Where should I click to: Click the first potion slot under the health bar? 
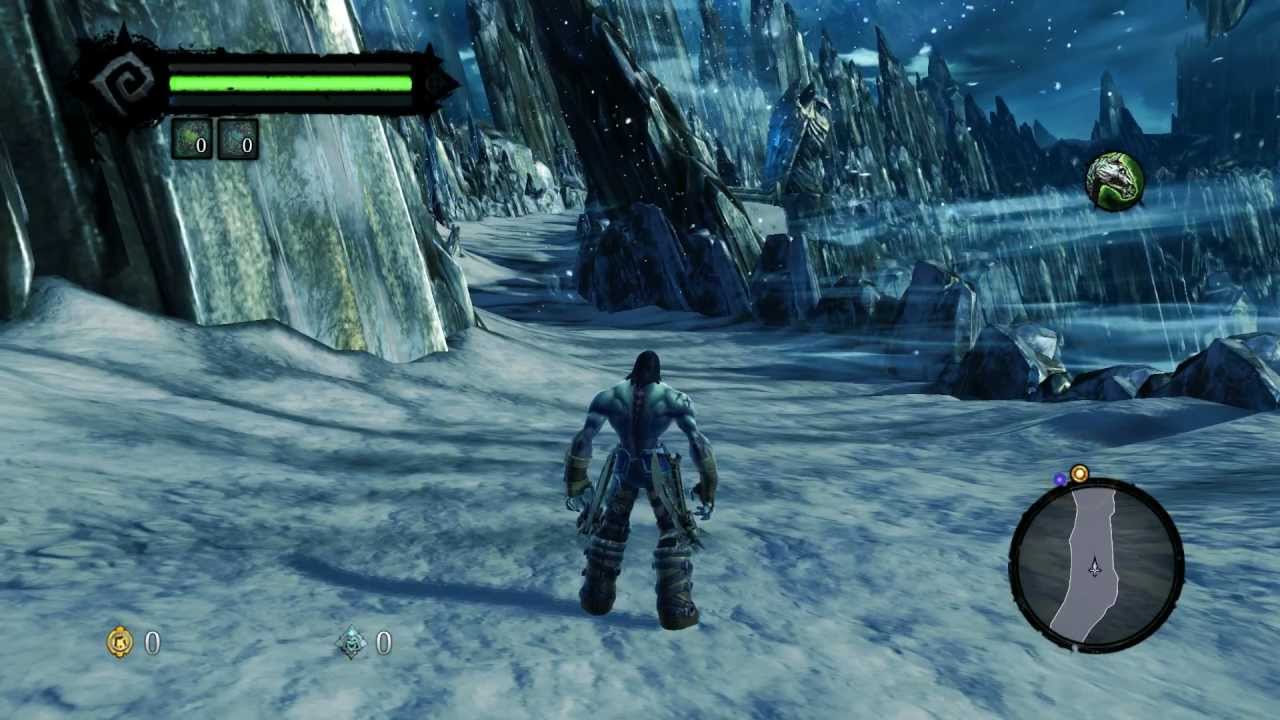(x=192, y=141)
